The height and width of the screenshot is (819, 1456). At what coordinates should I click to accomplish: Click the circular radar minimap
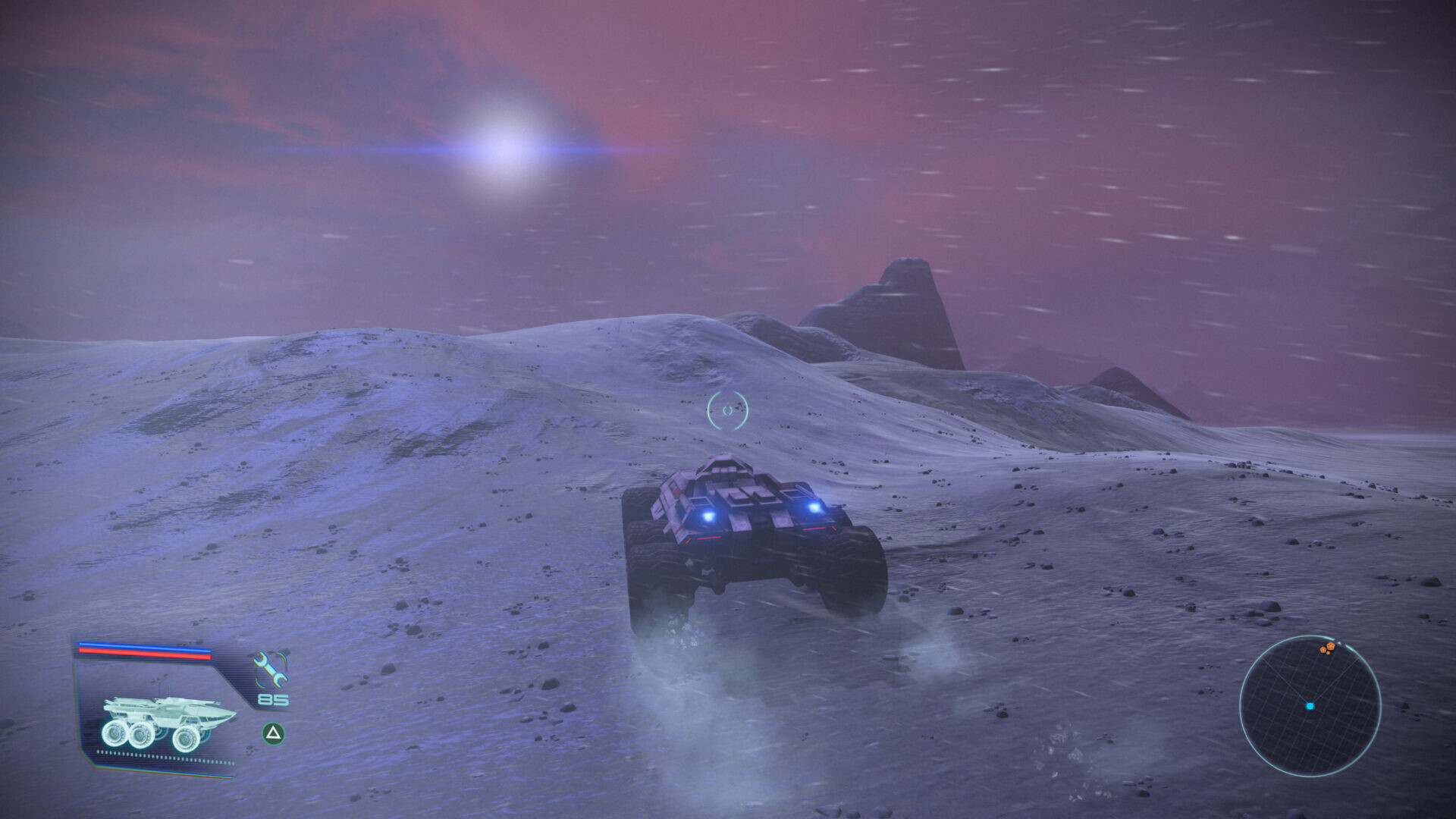(1310, 705)
